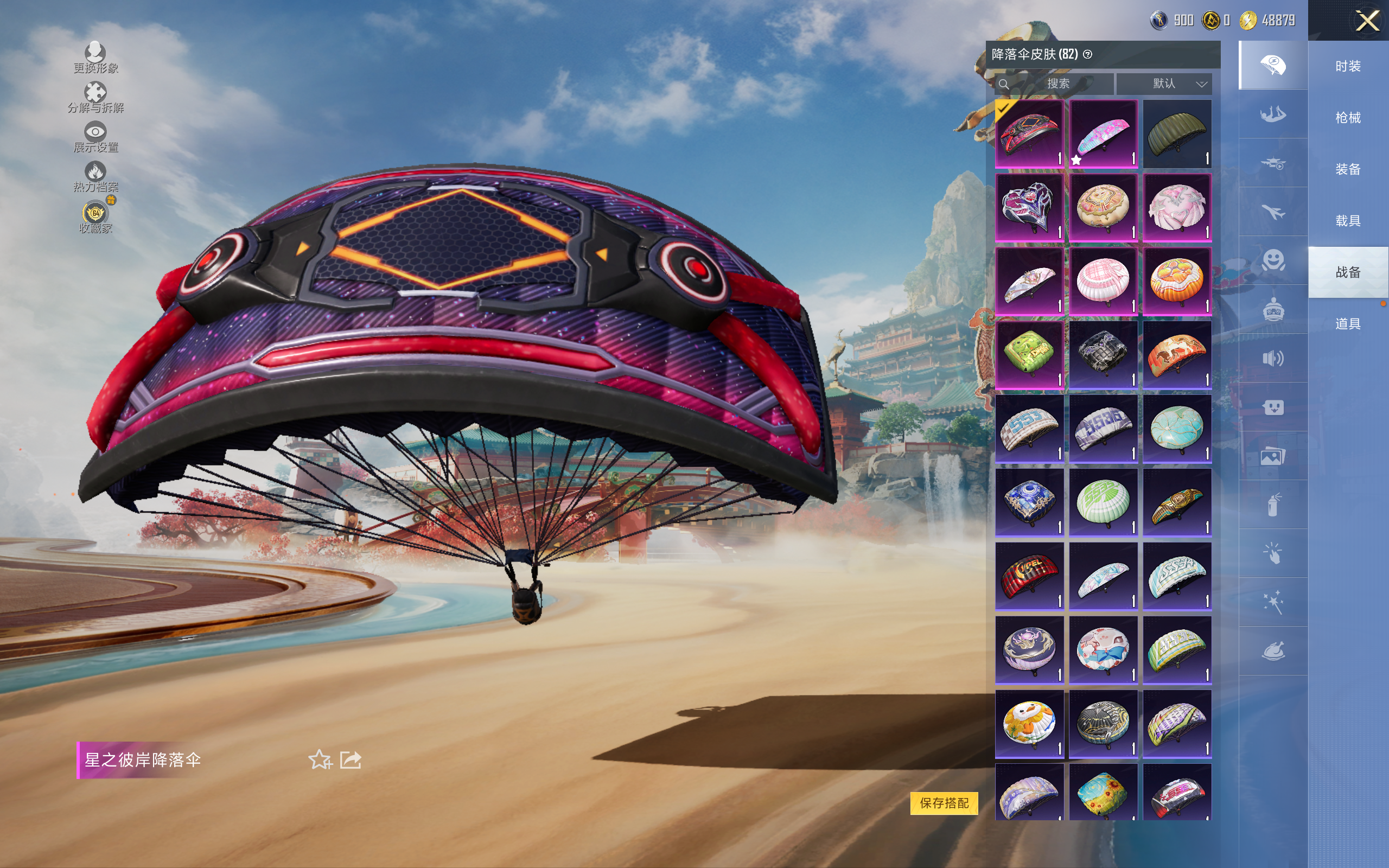Open 分解与拆解 dismantle menu

tap(95, 98)
